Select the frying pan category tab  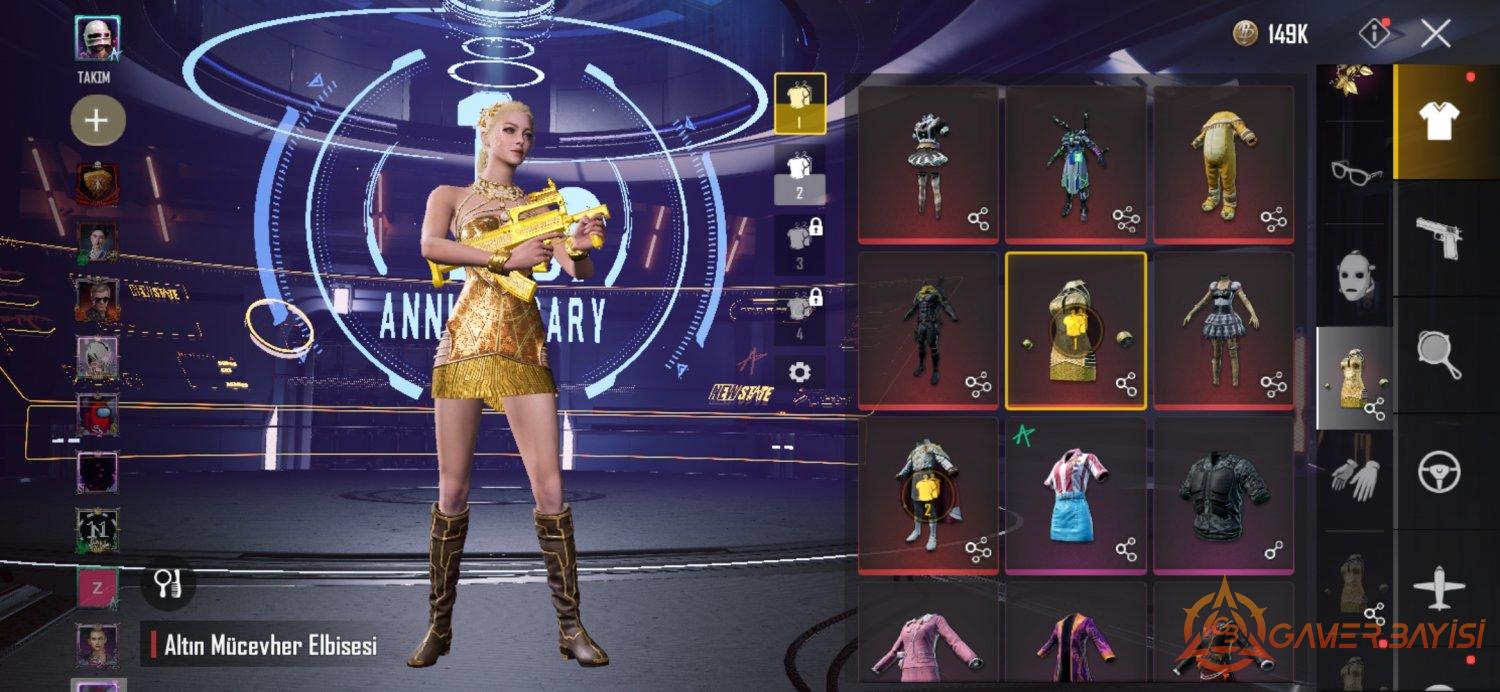(x=1440, y=355)
